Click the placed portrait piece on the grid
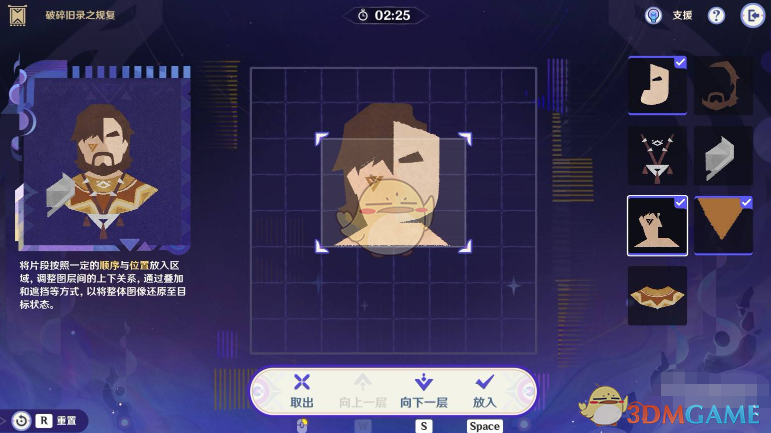This screenshot has width=771, height=433. pos(393,190)
